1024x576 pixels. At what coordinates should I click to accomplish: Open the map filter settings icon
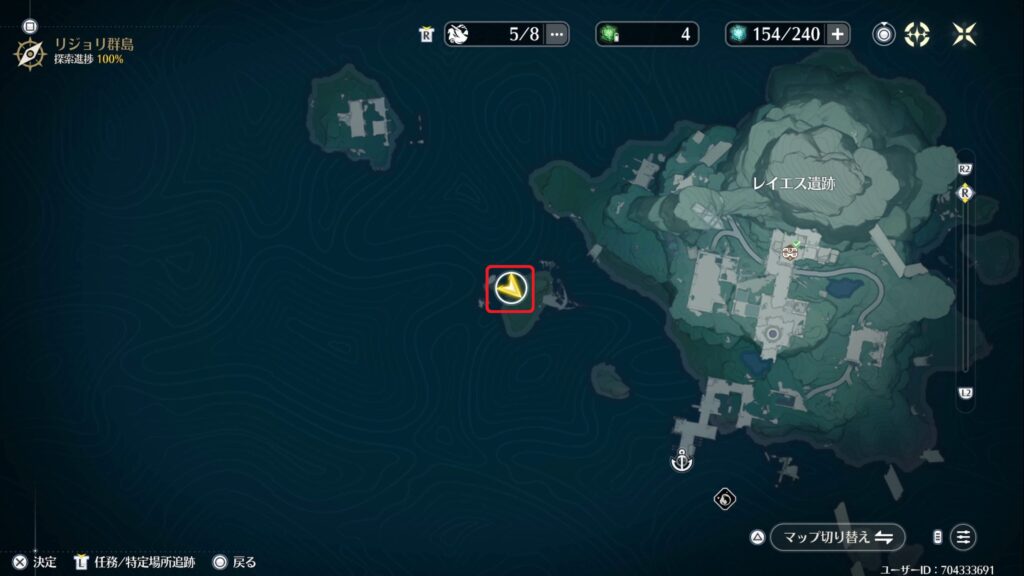pyautogui.click(x=963, y=537)
